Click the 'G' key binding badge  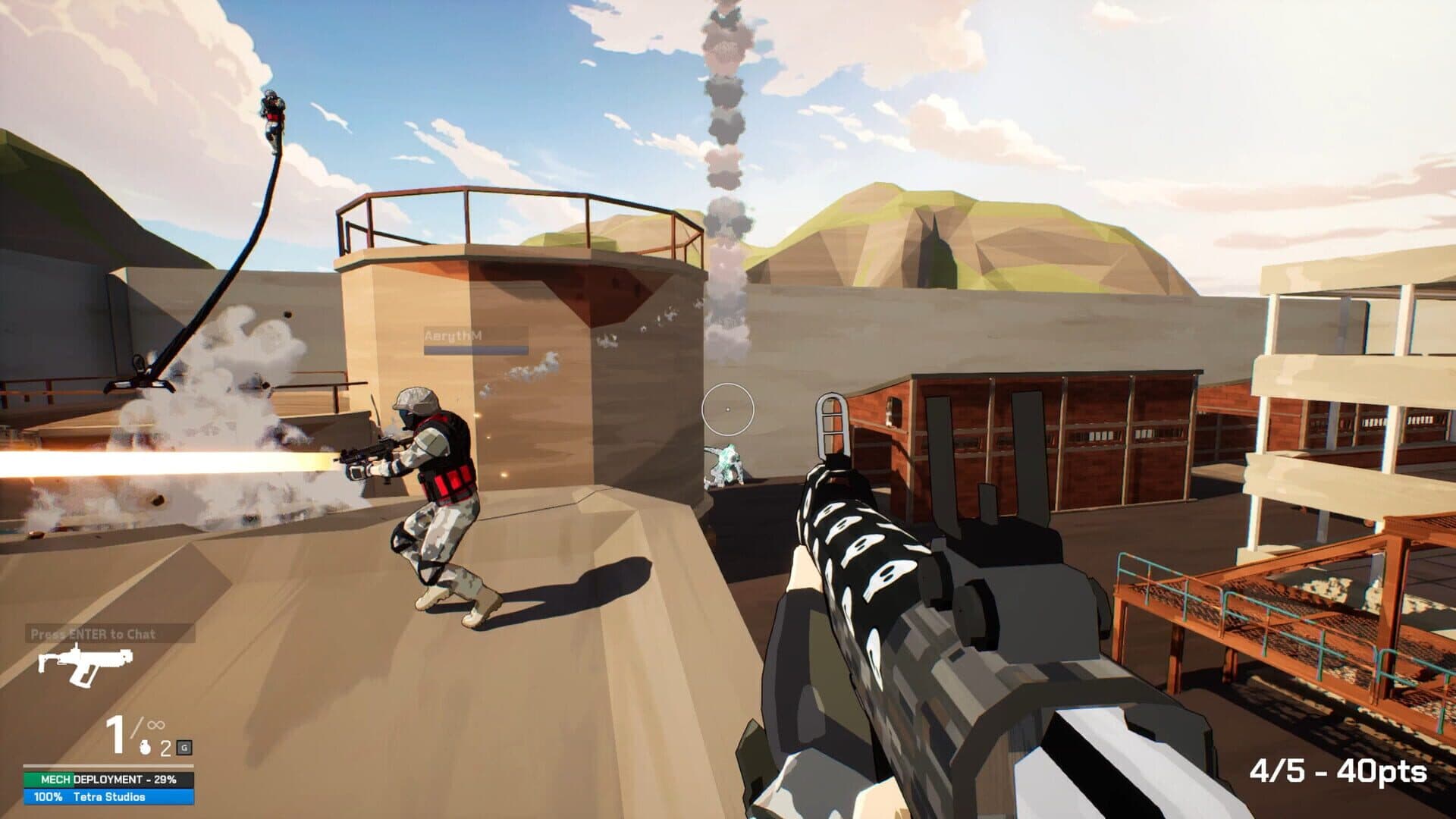[x=184, y=748]
